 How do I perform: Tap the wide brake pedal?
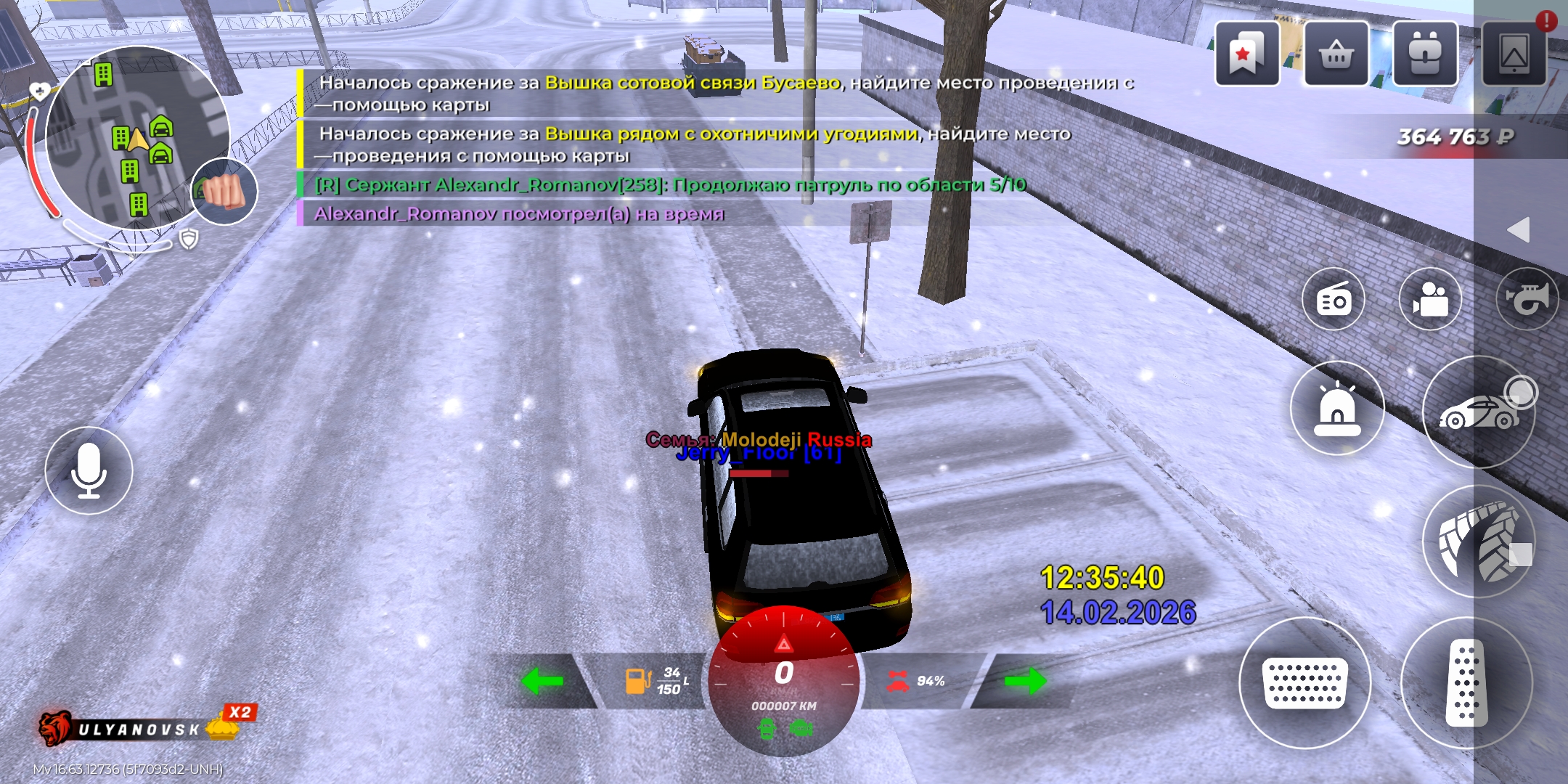tap(1304, 682)
